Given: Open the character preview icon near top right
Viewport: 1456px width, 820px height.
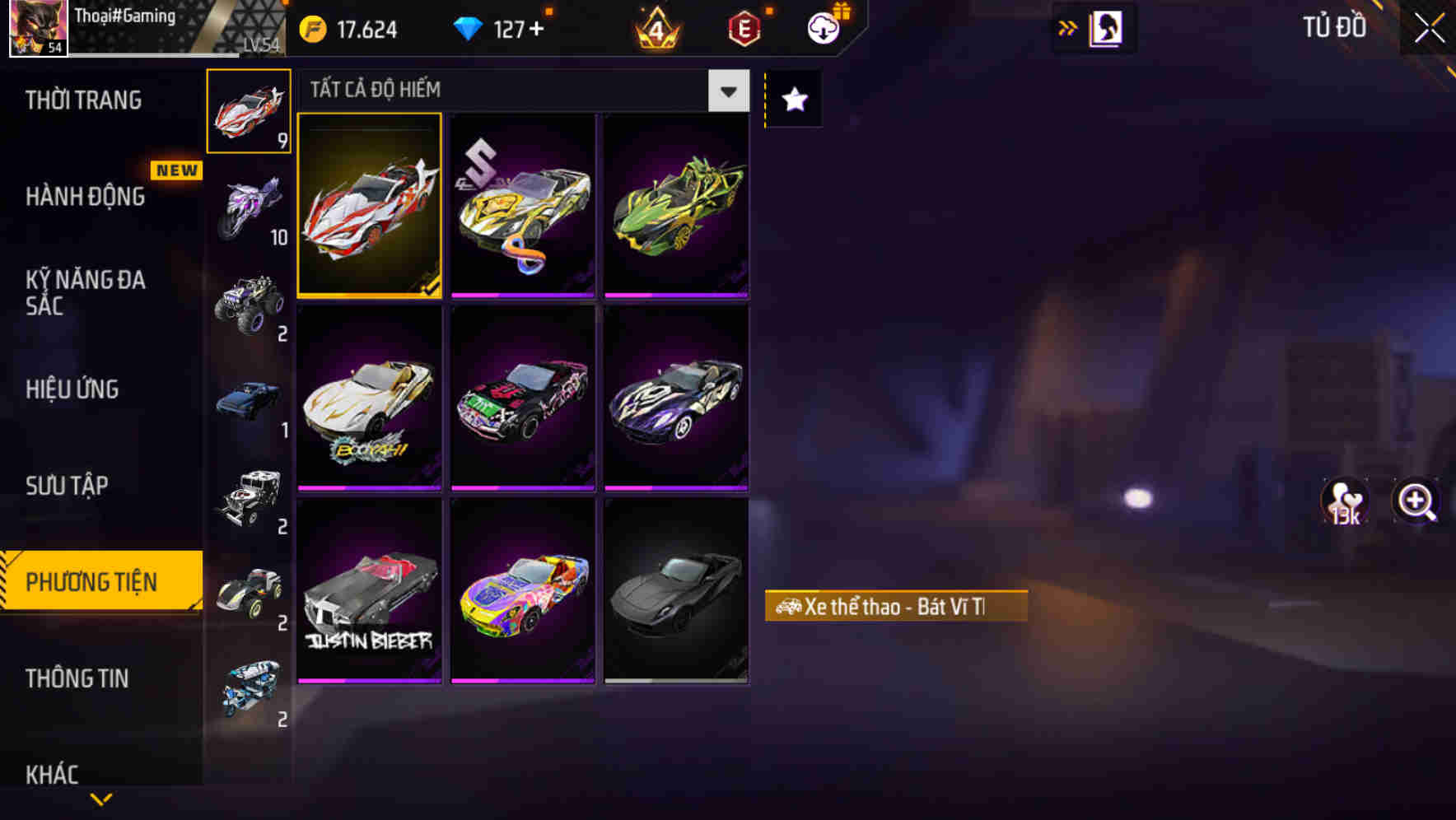Looking at the screenshot, I should pyautogui.click(x=1107, y=27).
